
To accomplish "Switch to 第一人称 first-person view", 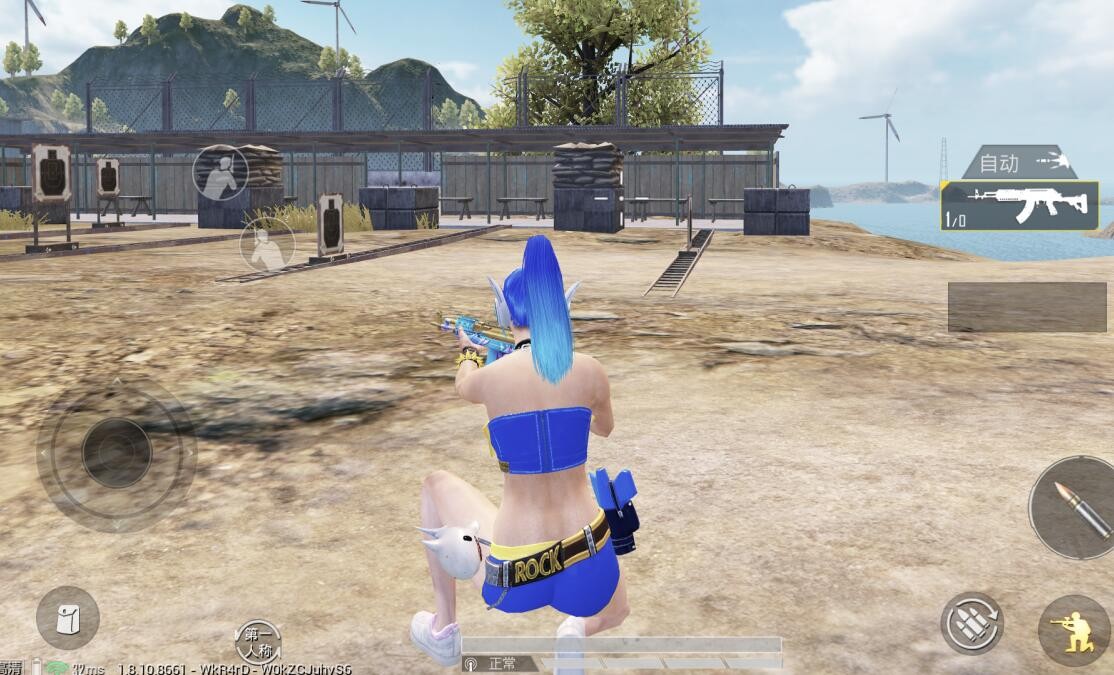I will 258,642.
